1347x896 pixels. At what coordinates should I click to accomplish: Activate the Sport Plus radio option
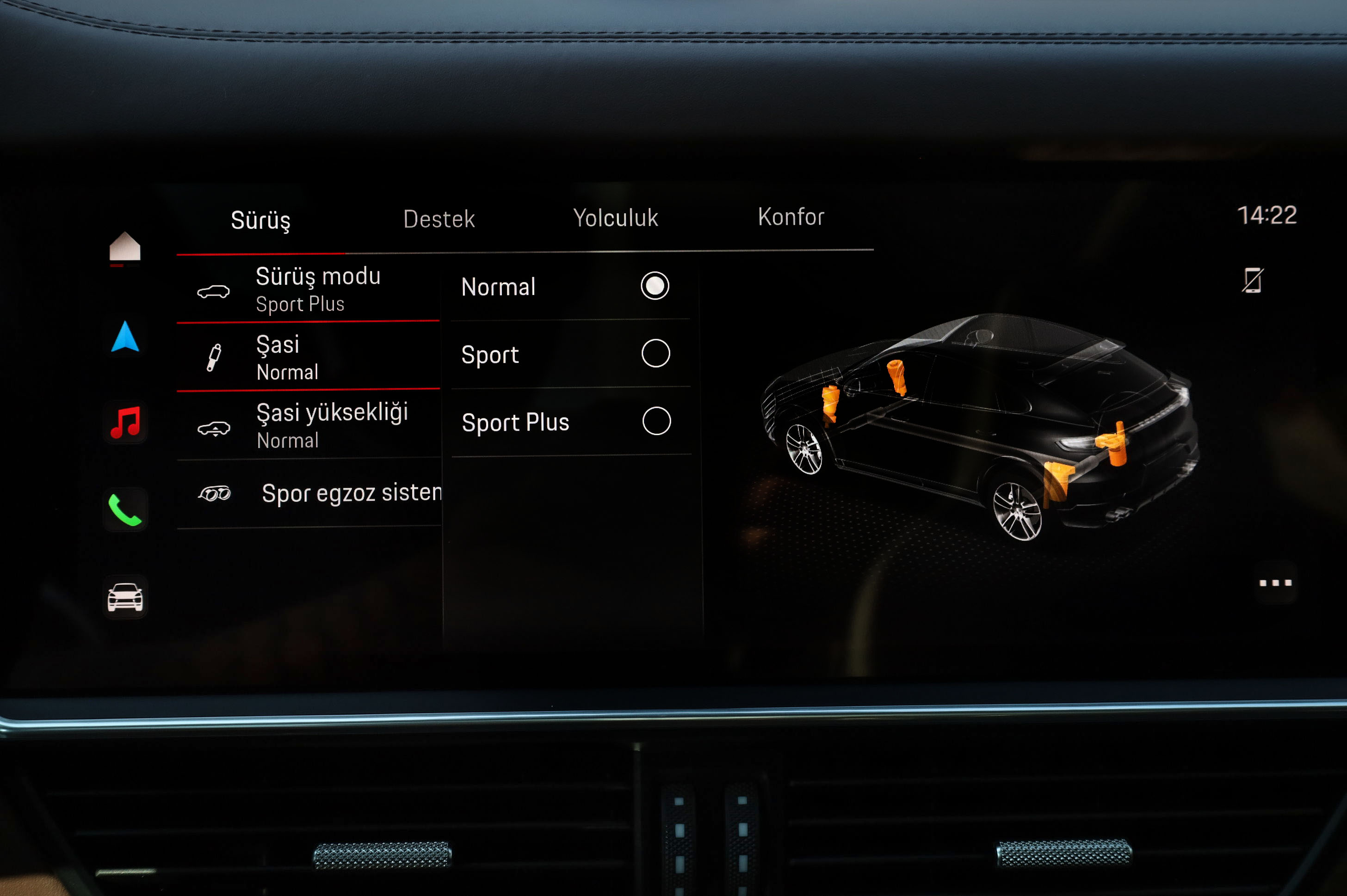656,421
